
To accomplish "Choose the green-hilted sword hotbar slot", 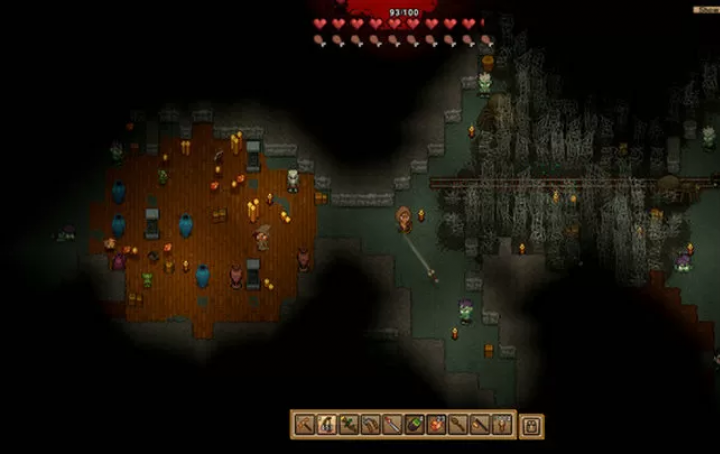I will 348,425.
